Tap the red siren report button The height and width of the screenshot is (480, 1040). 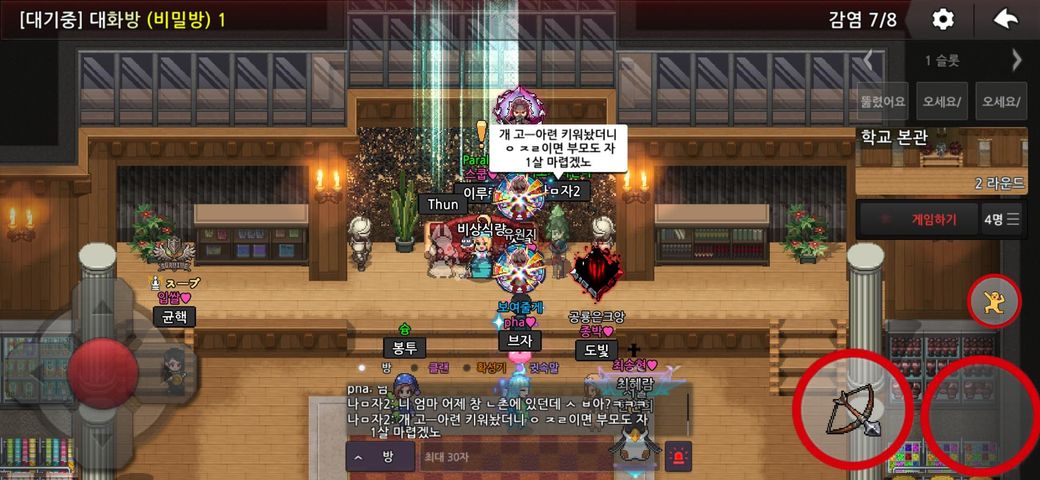[678, 456]
